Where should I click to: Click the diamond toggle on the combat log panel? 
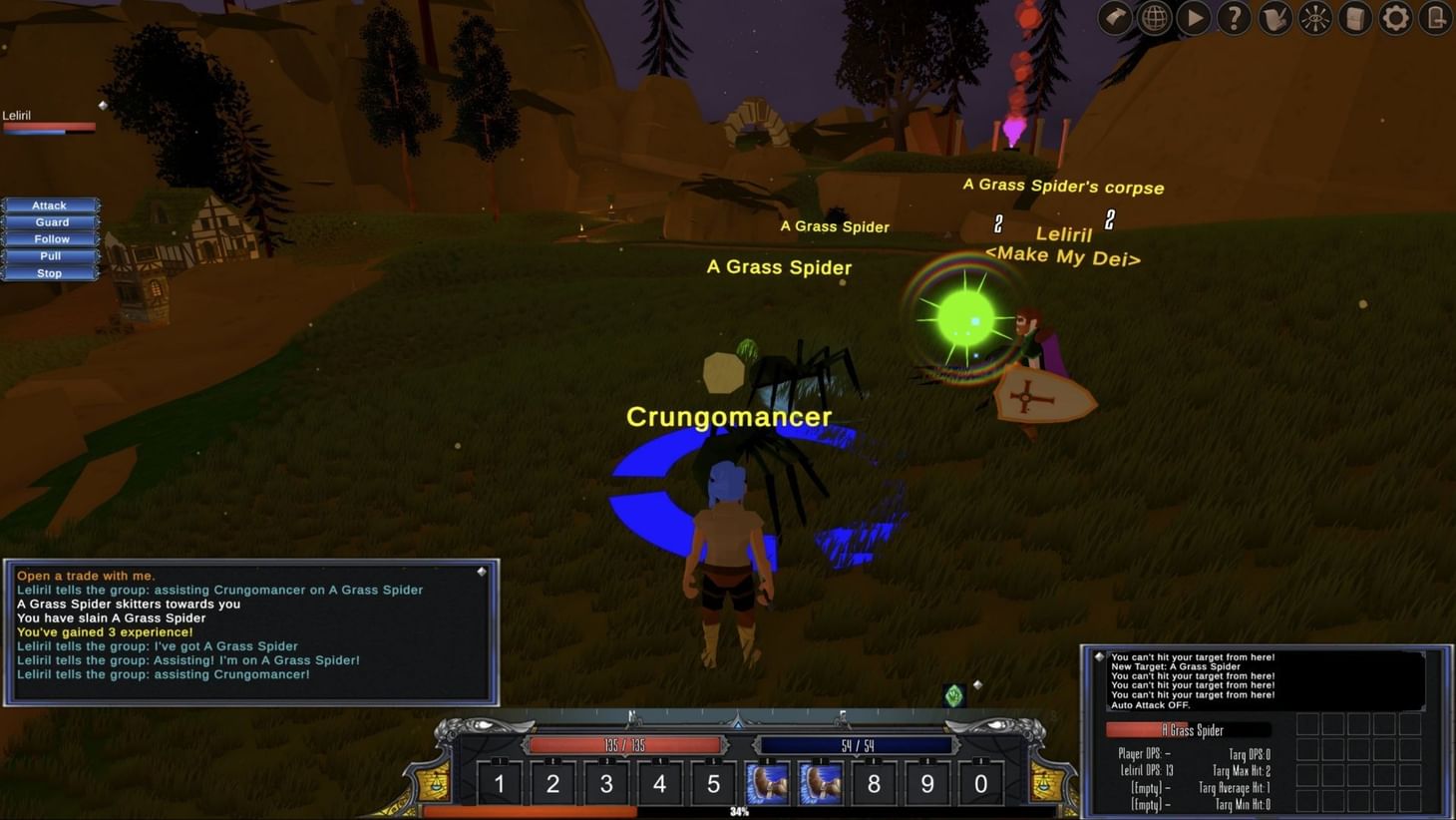[1101, 656]
